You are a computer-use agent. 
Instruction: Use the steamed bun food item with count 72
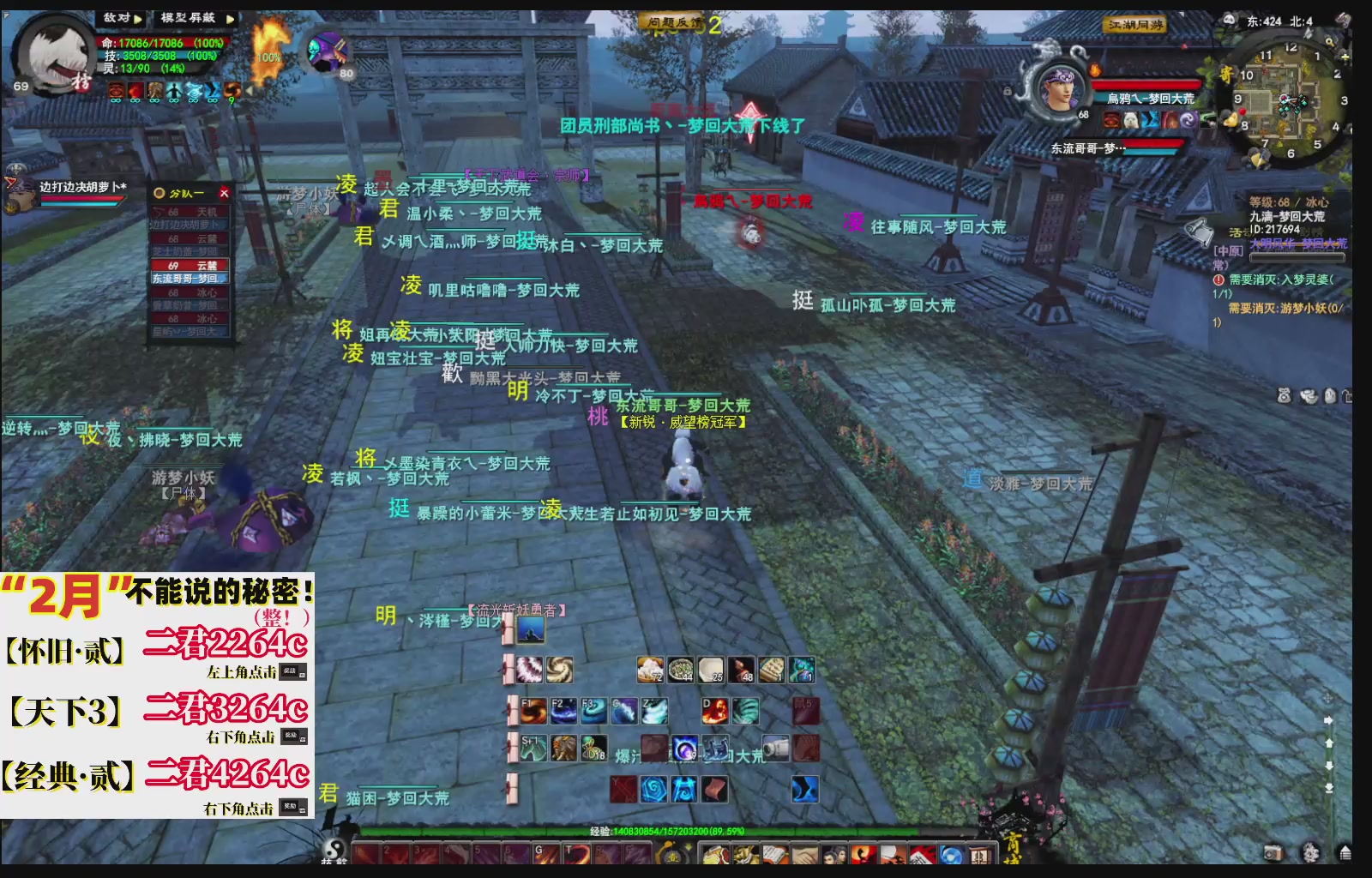[x=650, y=669]
